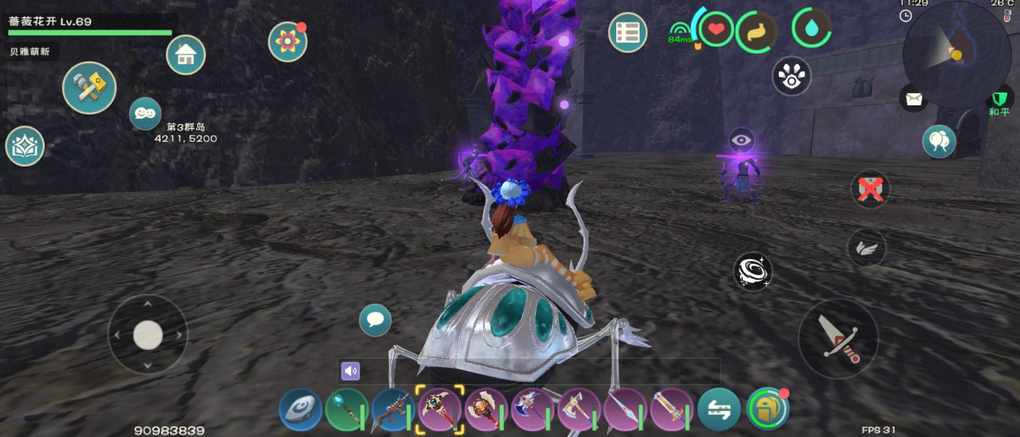This screenshot has width=1020, height=437.
Task: Tap the red crossed-out mount icon
Action: coord(870,189)
